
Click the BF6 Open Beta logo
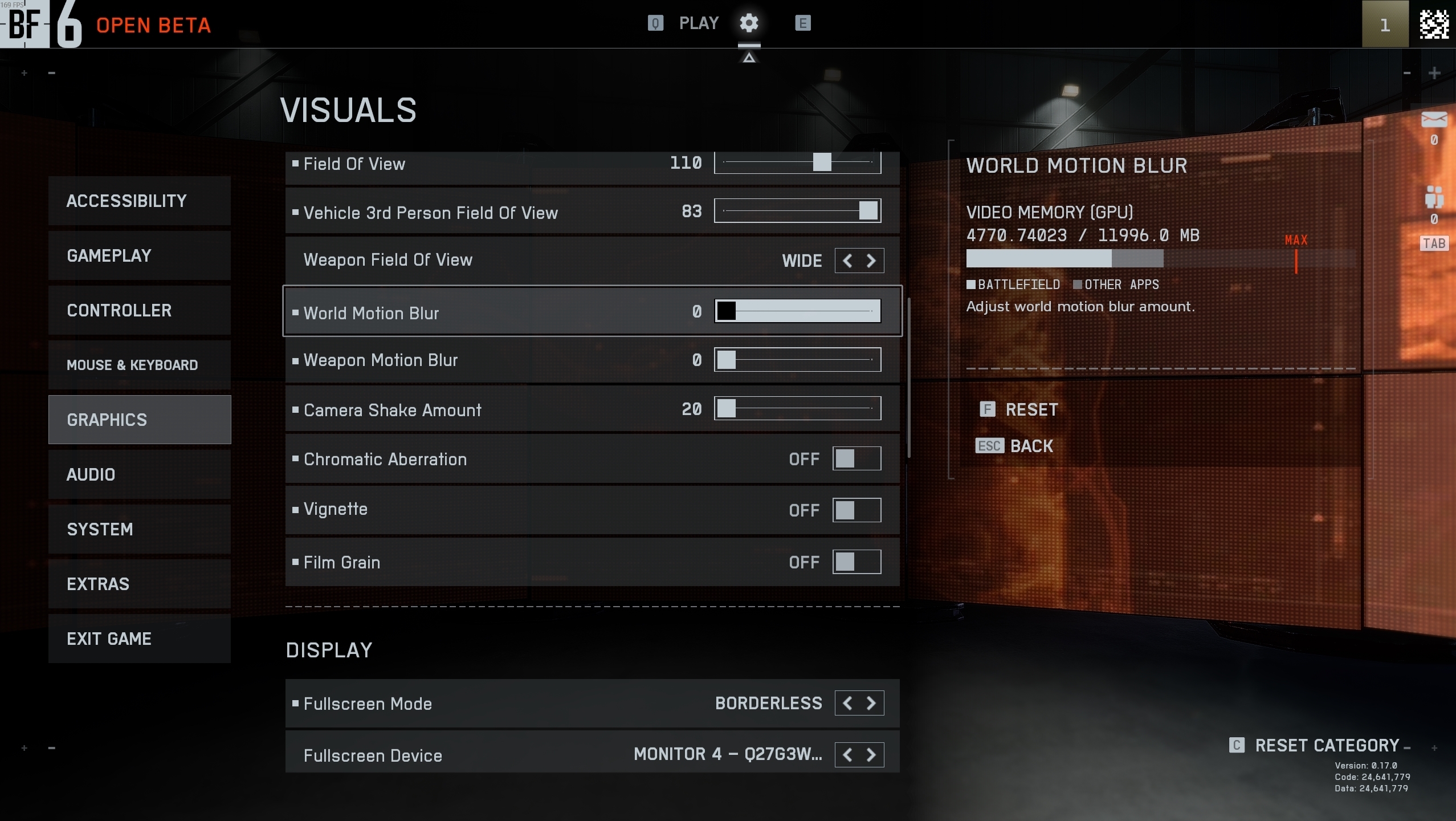click(40, 25)
